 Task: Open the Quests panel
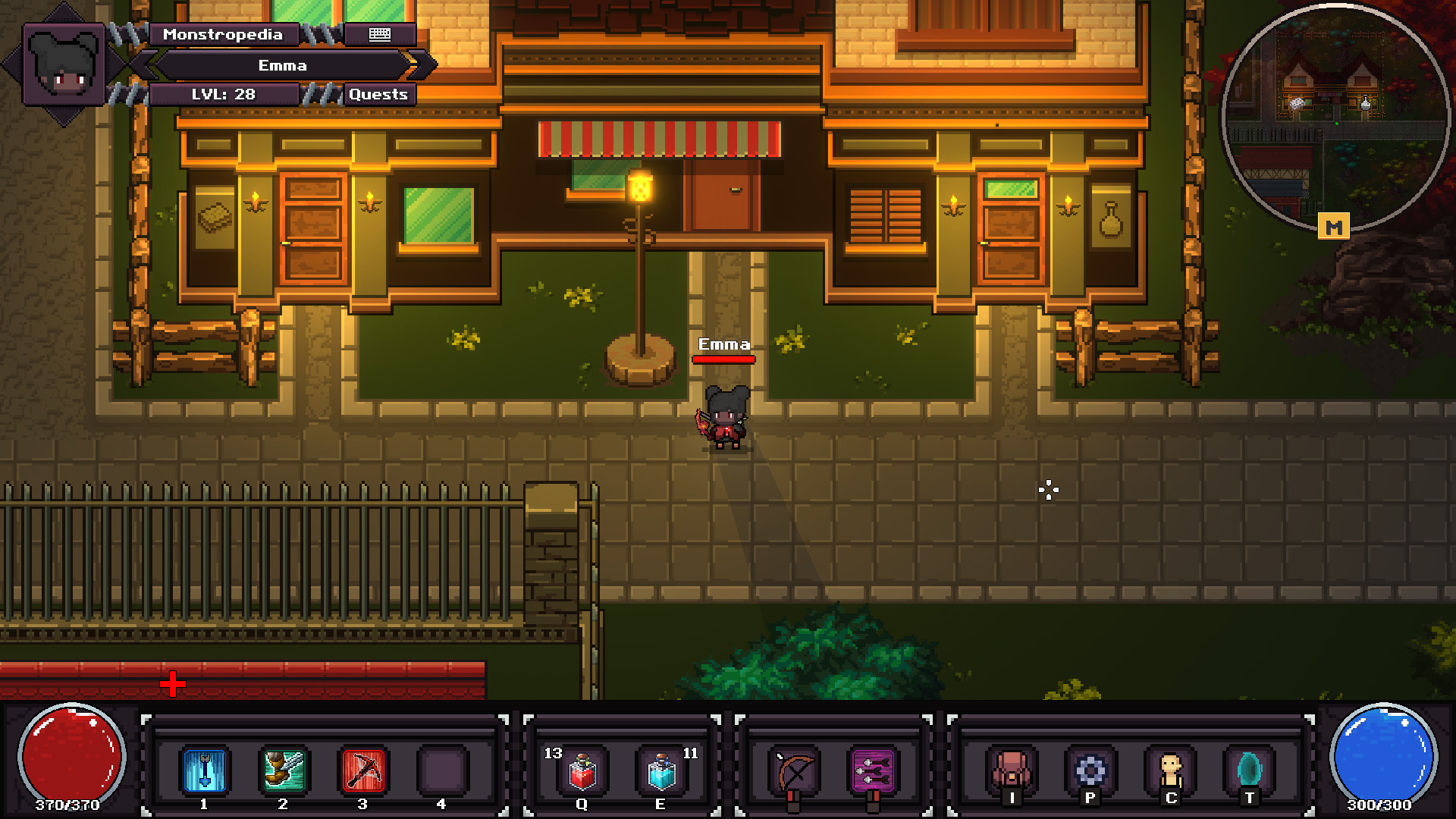pos(378,94)
